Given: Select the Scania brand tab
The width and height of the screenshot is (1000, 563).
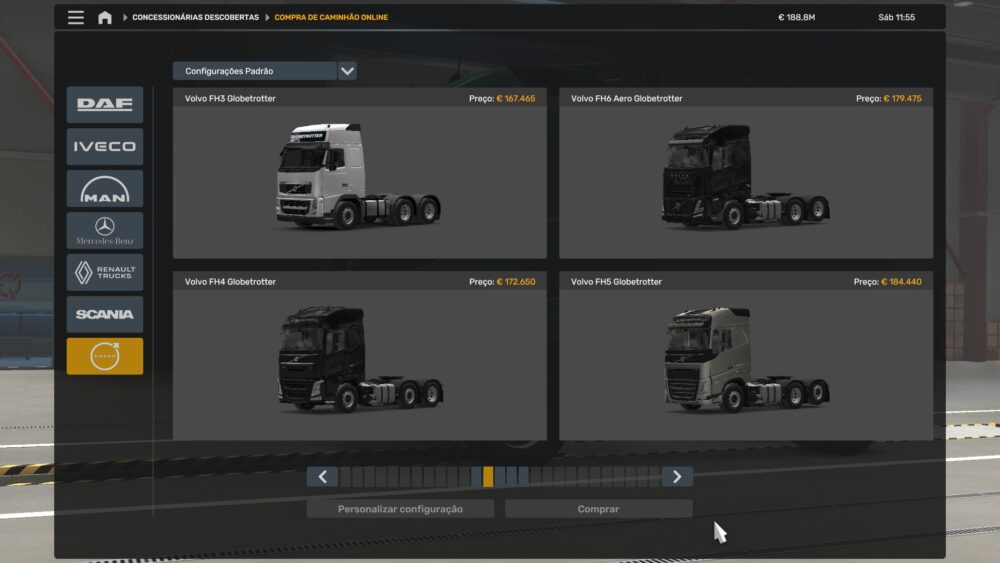Looking at the screenshot, I should (x=105, y=314).
